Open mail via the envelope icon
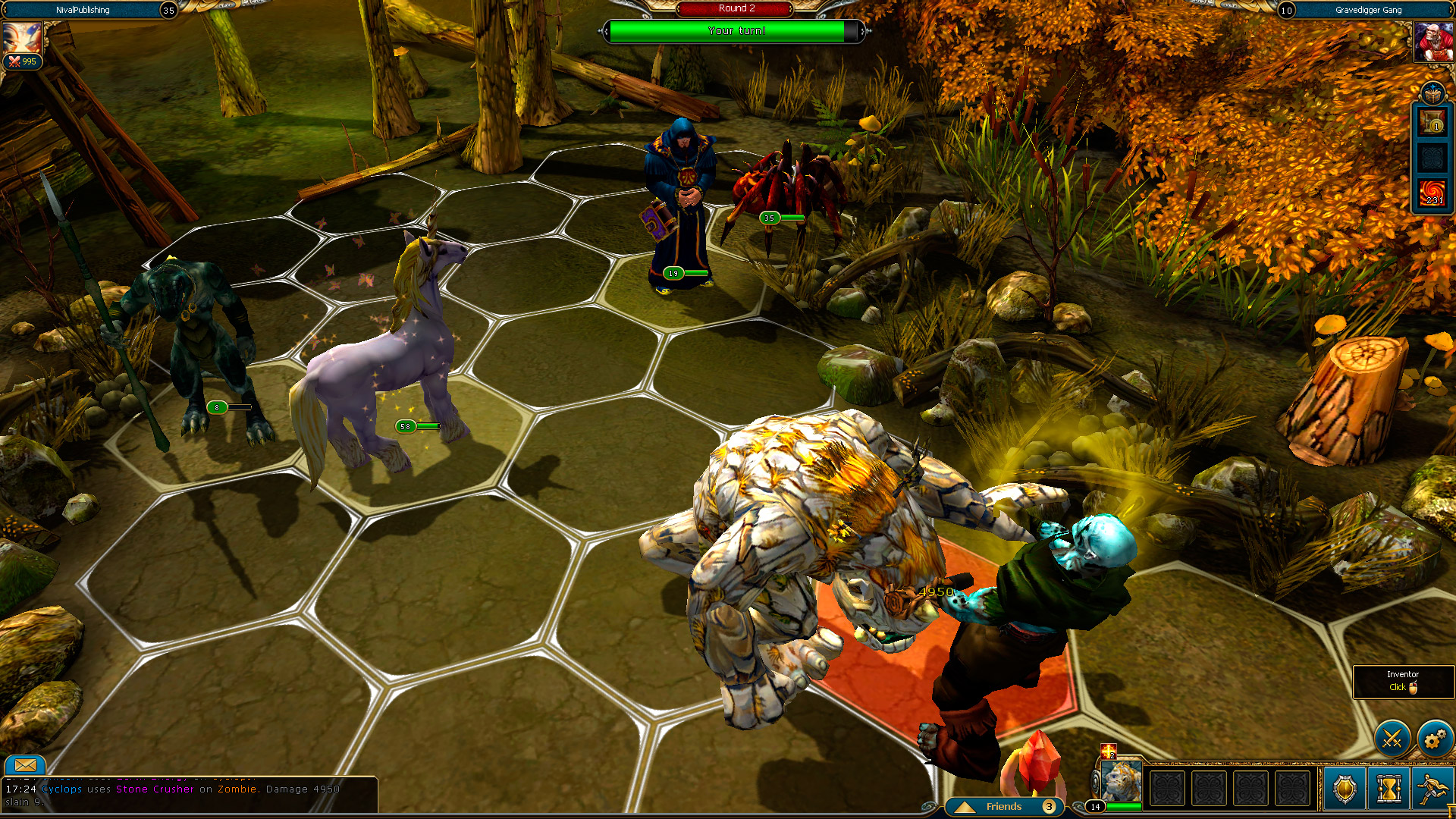 pos(25,766)
